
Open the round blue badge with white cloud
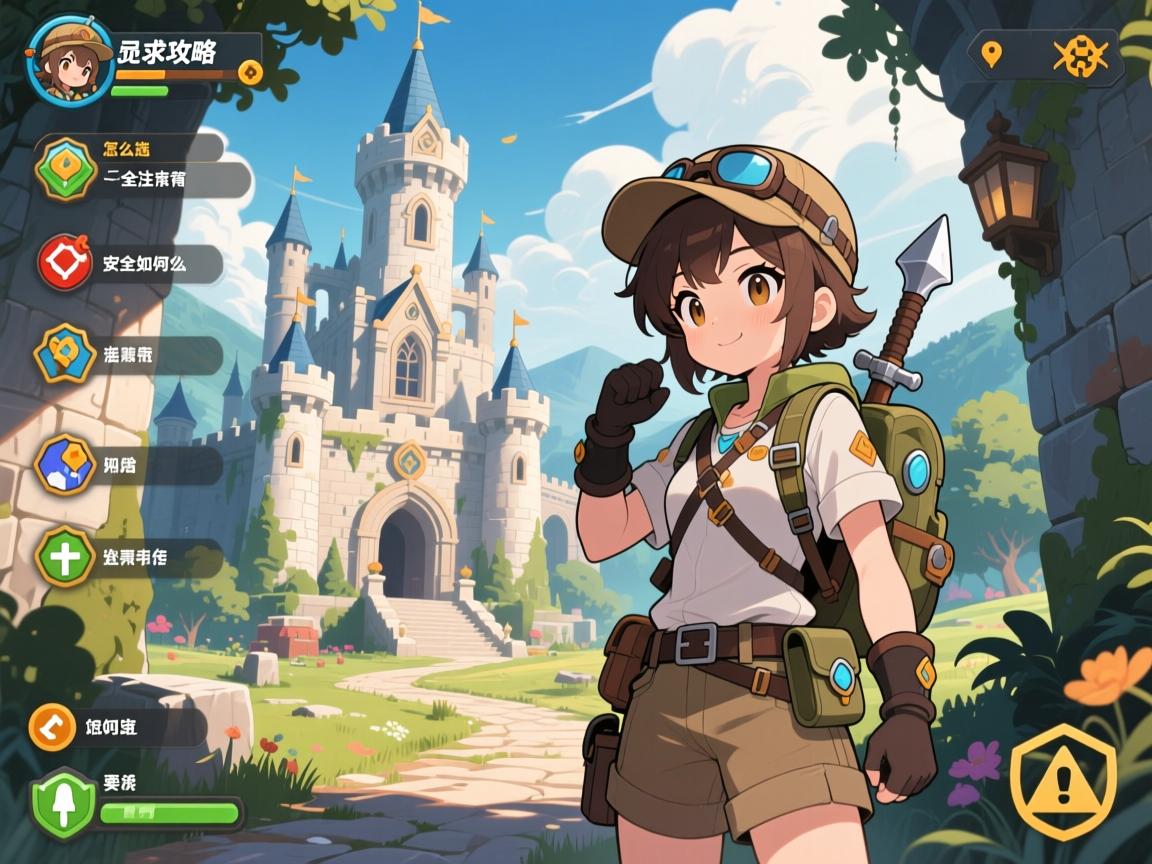point(65,465)
